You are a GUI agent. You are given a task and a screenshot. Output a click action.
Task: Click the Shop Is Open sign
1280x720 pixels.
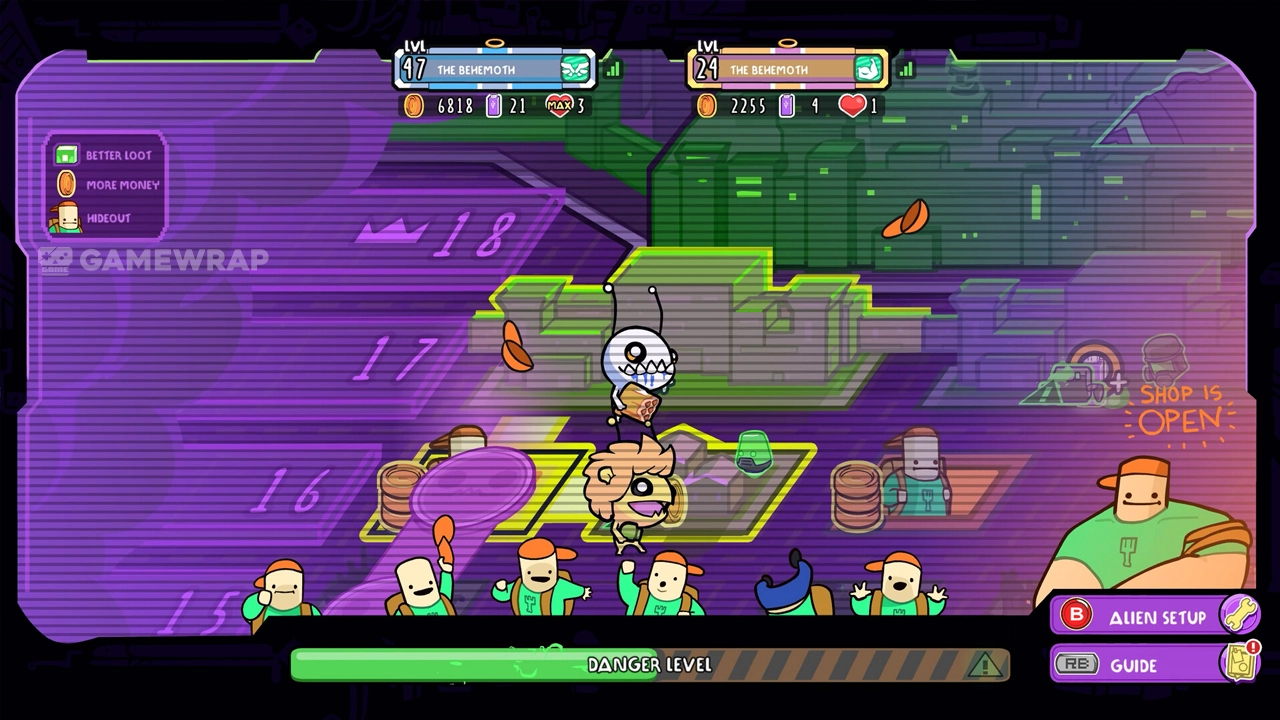(1180, 408)
